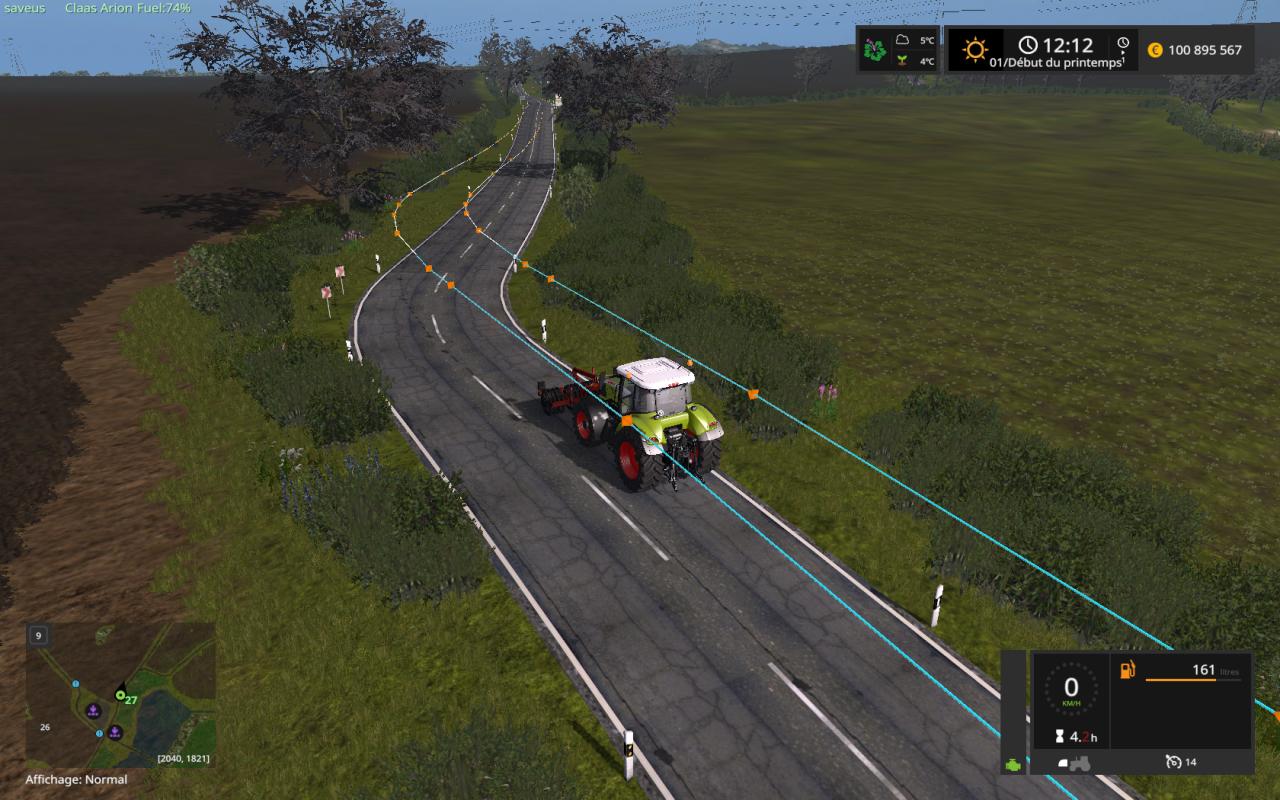
Task: Select the sun weather forecast icon
Action: (974, 49)
